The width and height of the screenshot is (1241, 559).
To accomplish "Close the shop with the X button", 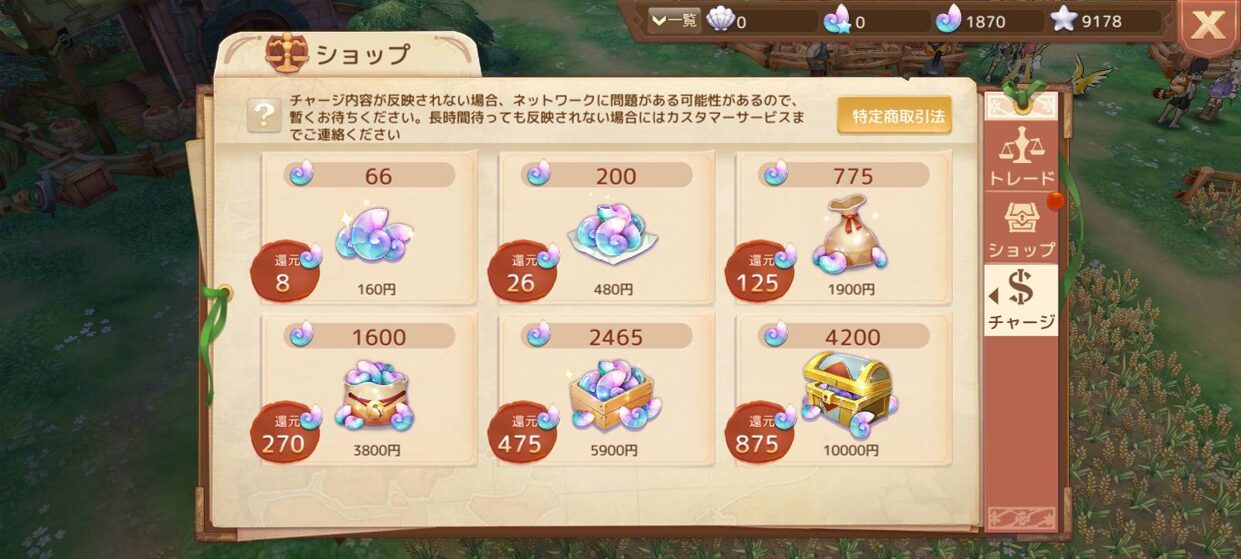I will coord(1208,26).
